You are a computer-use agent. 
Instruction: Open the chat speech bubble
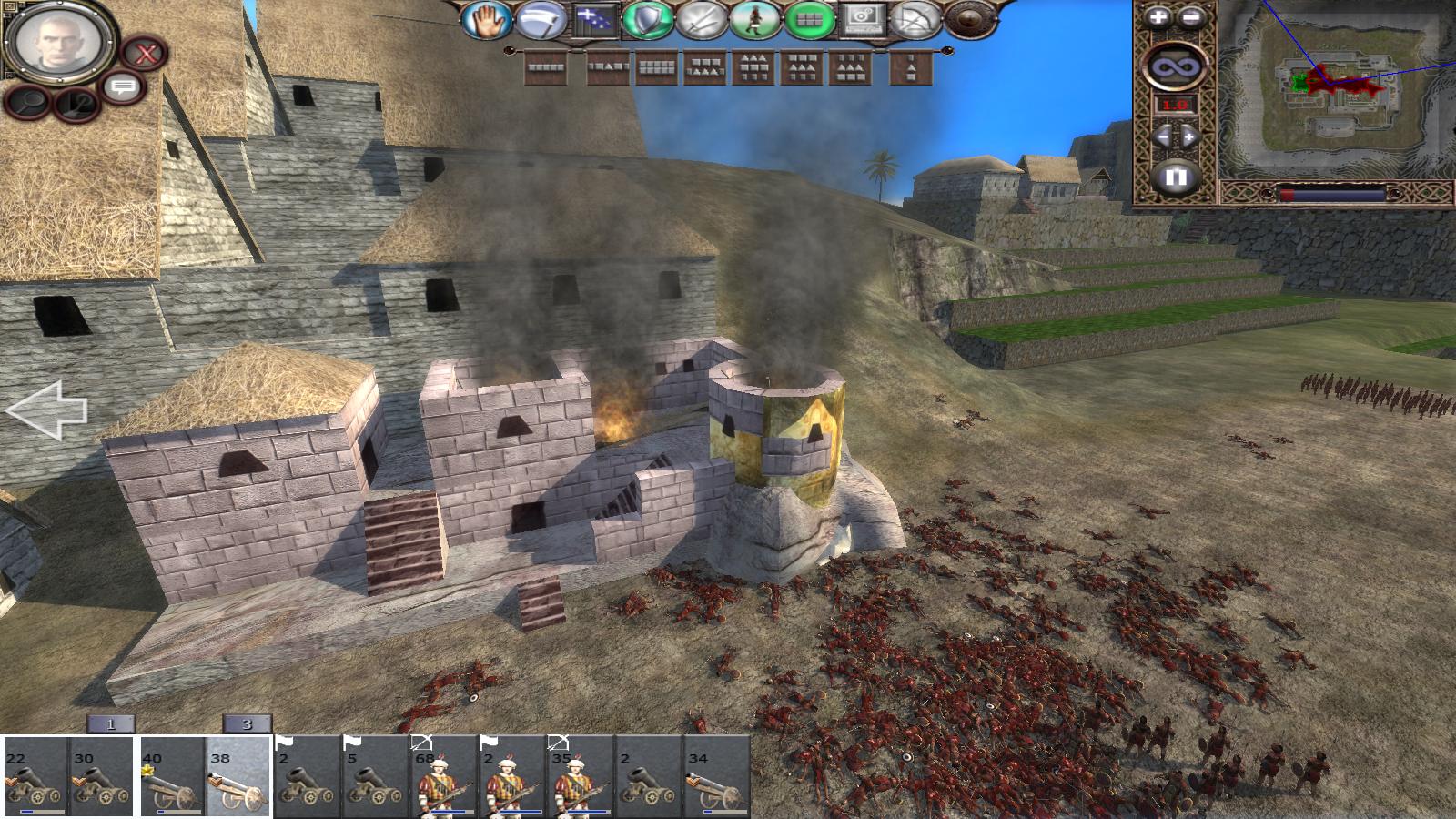pos(123,88)
